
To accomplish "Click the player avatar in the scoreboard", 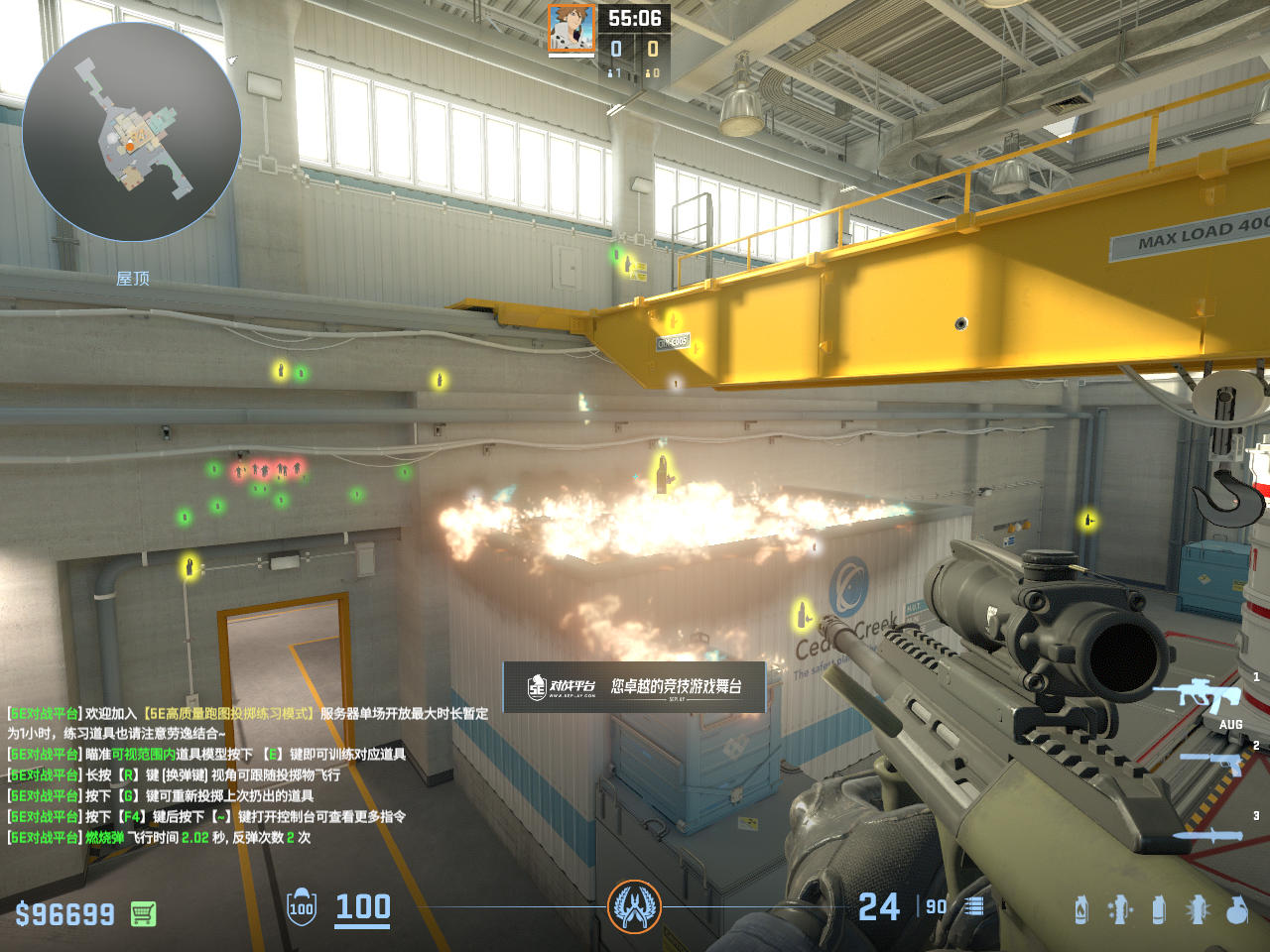I will (x=571, y=29).
